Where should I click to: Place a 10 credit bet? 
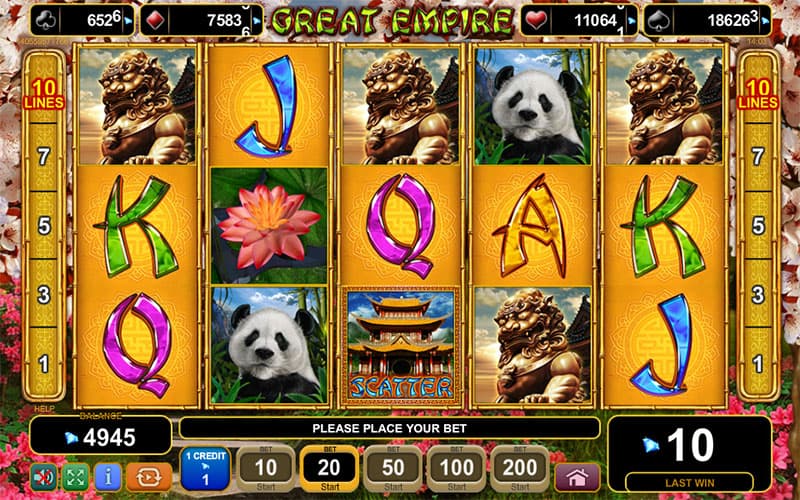coord(266,467)
